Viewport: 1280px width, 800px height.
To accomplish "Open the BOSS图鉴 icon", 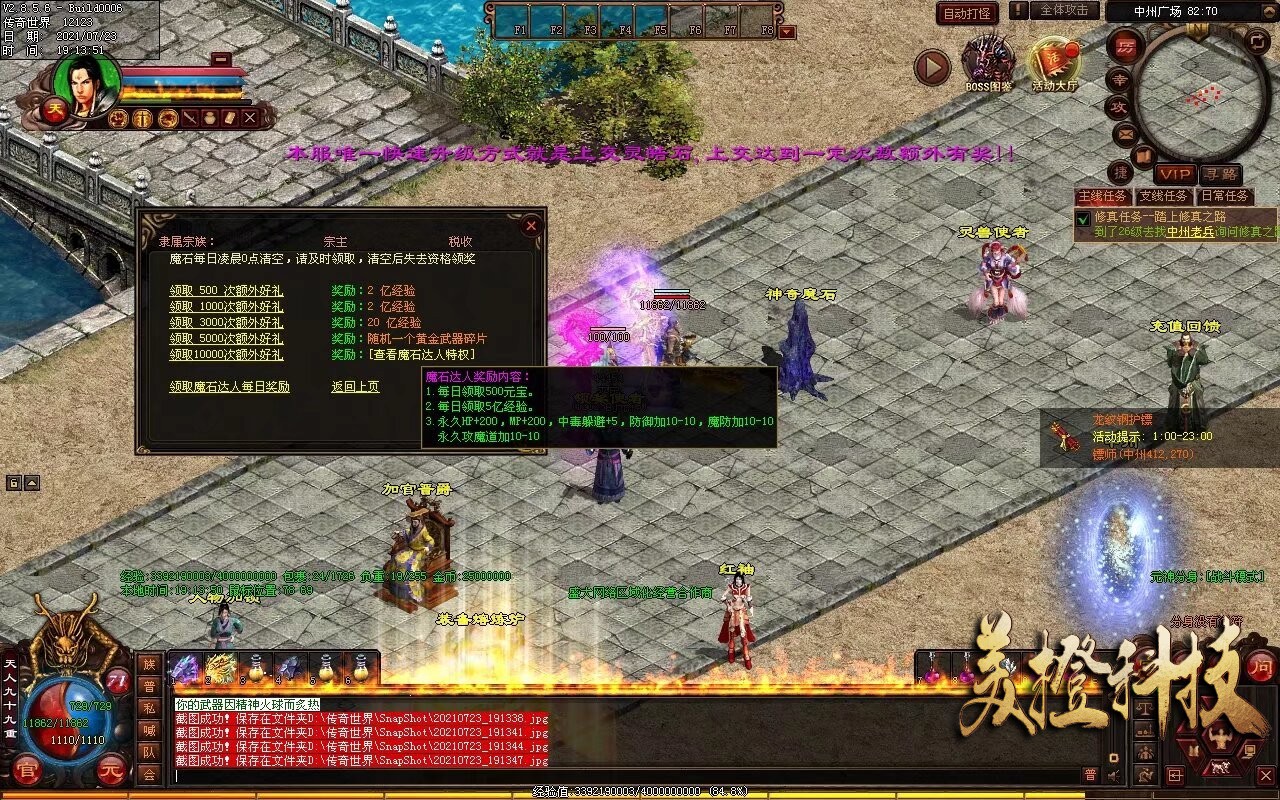I will [x=987, y=58].
